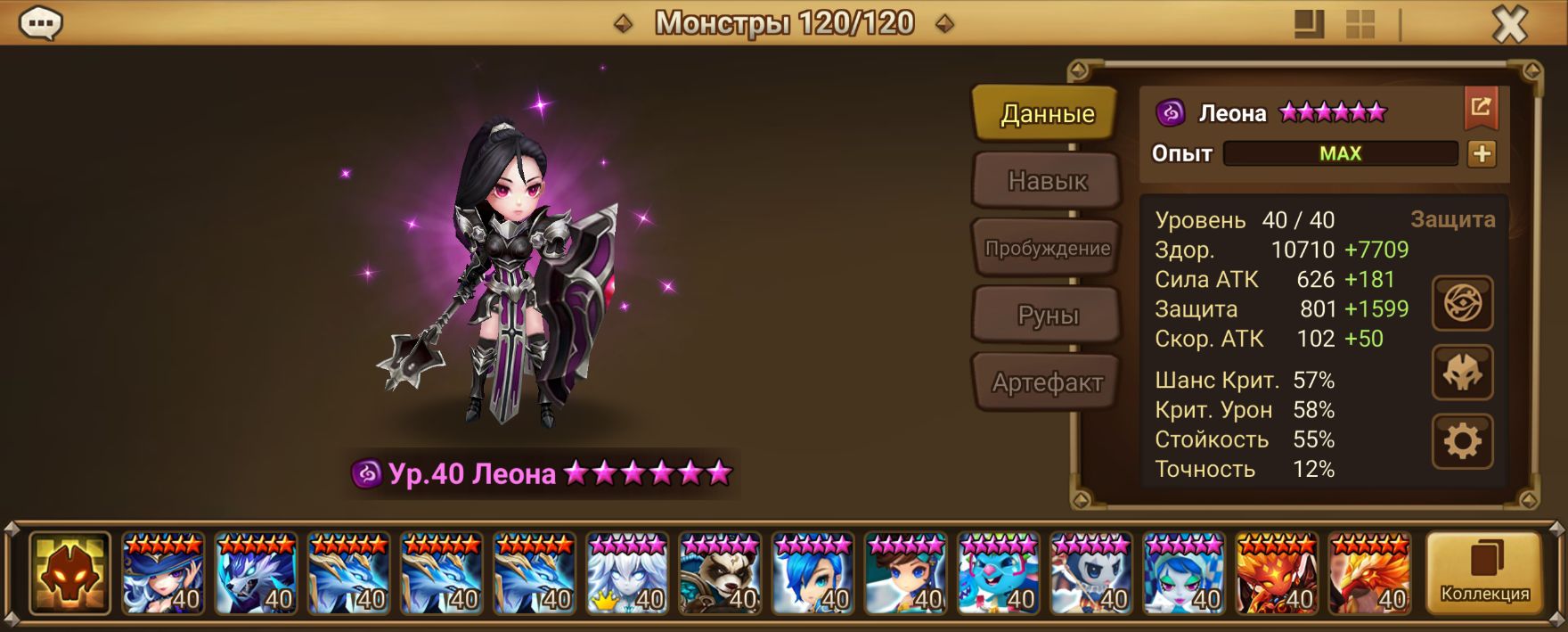Close the monster screen with the X

[1509, 25]
